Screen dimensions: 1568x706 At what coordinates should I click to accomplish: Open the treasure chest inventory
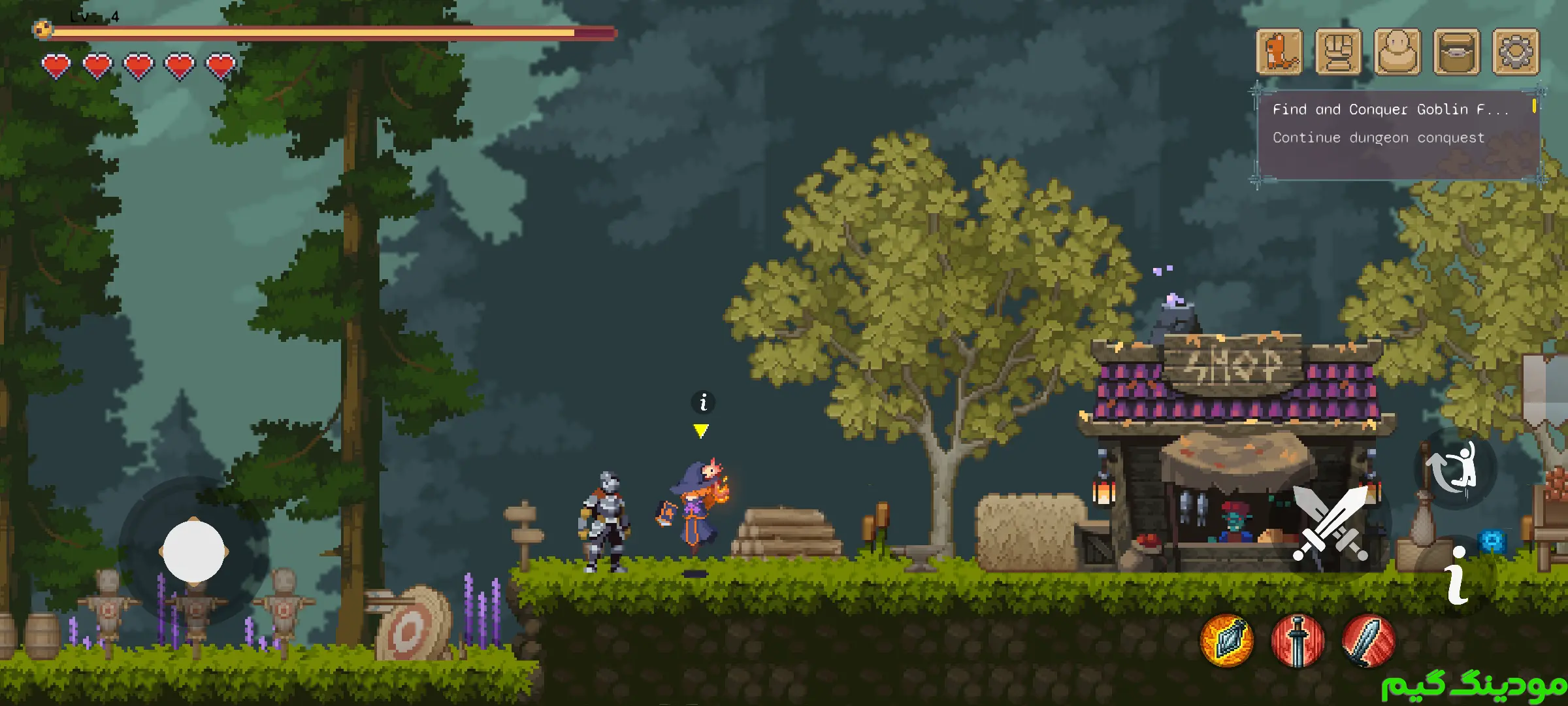click(x=1456, y=52)
